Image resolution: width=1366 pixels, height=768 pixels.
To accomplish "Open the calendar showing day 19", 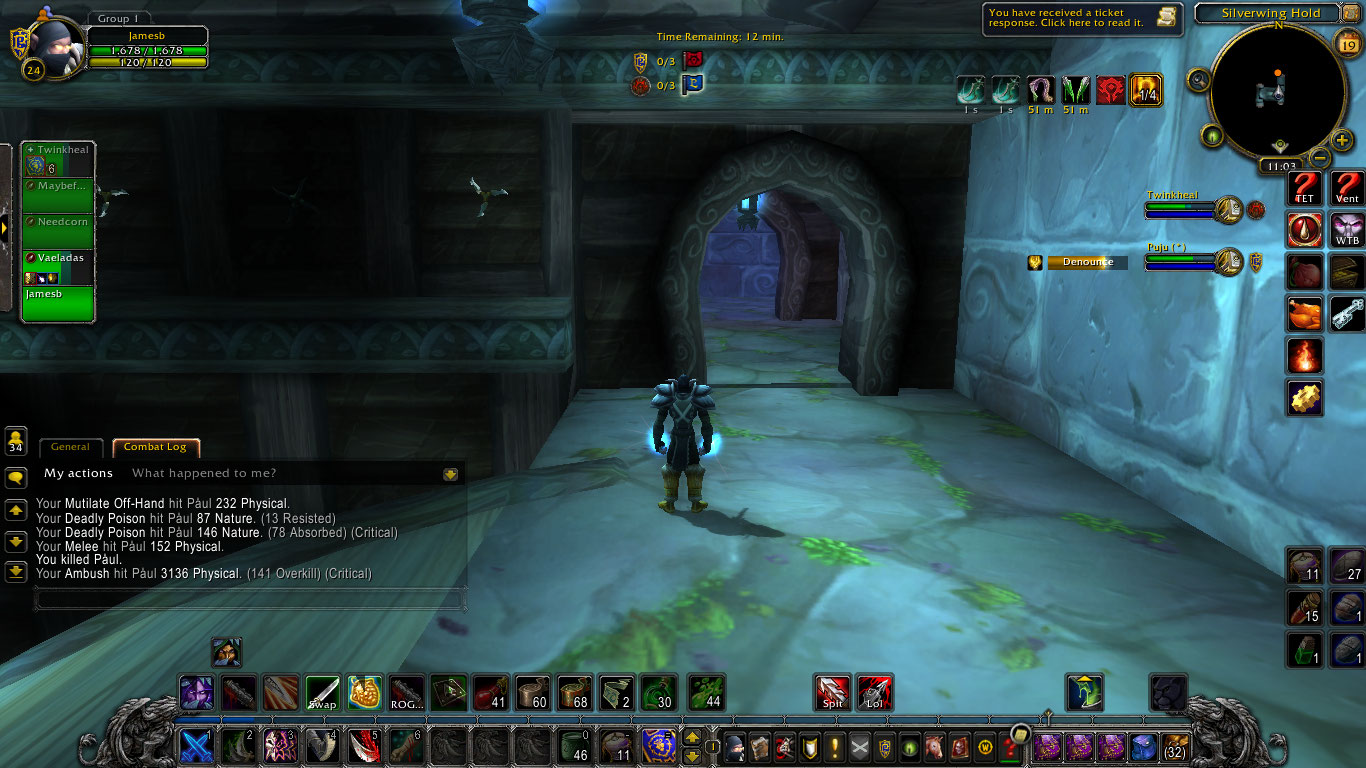I will [x=1346, y=41].
